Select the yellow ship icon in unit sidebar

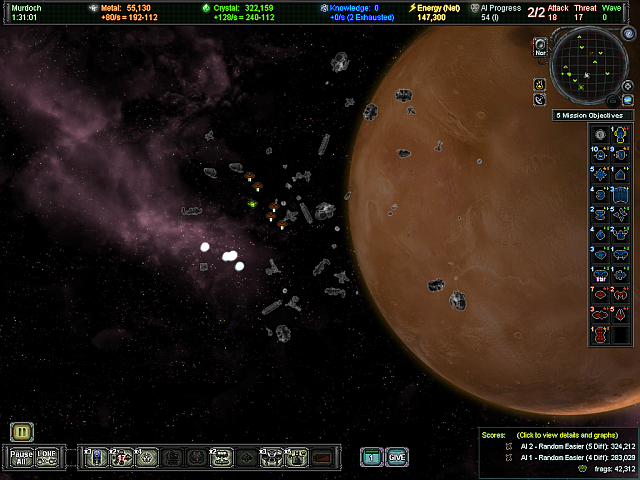pos(622,134)
